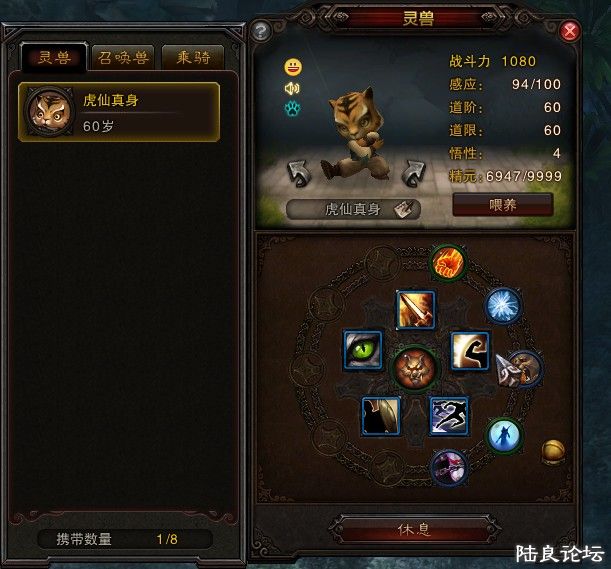Close the 灵兽 window
611x569 pixels.
click(x=571, y=31)
